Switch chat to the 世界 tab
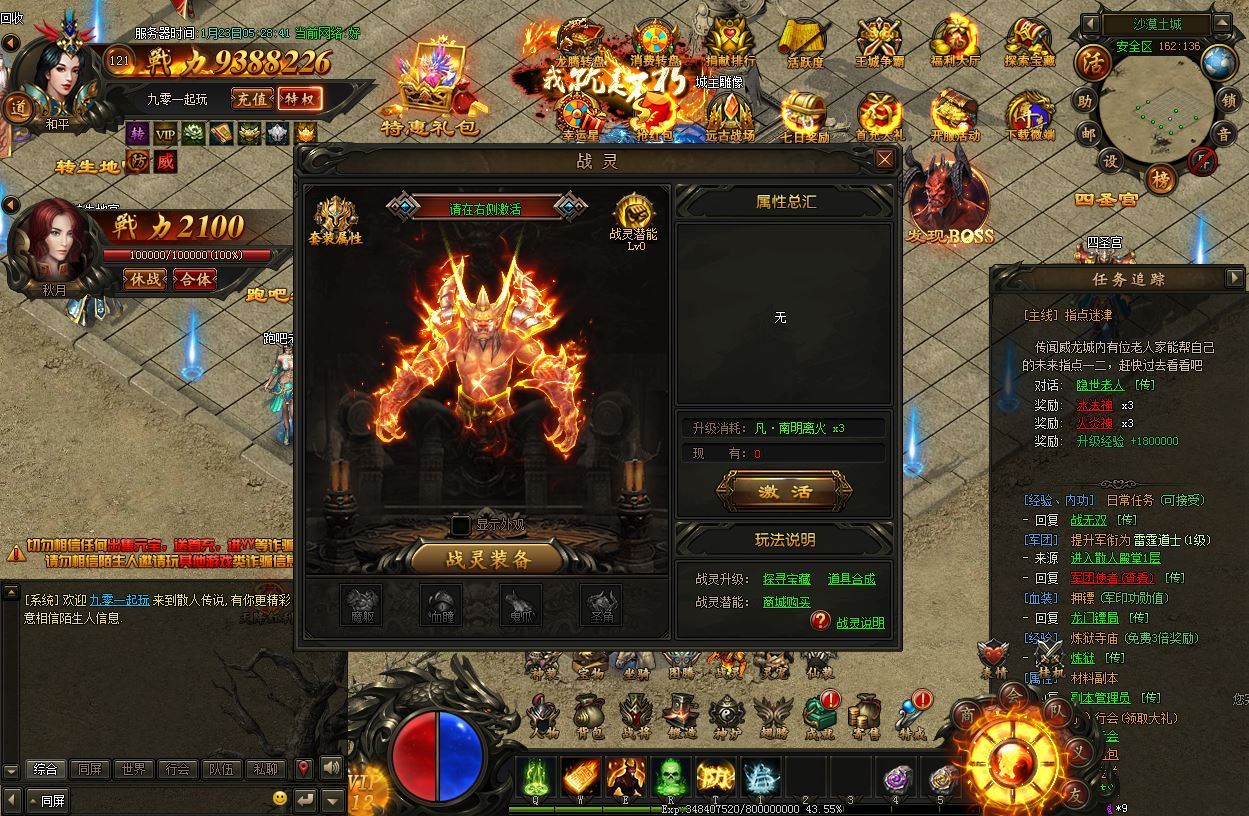This screenshot has width=1249, height=816. [x=133, y=769]
